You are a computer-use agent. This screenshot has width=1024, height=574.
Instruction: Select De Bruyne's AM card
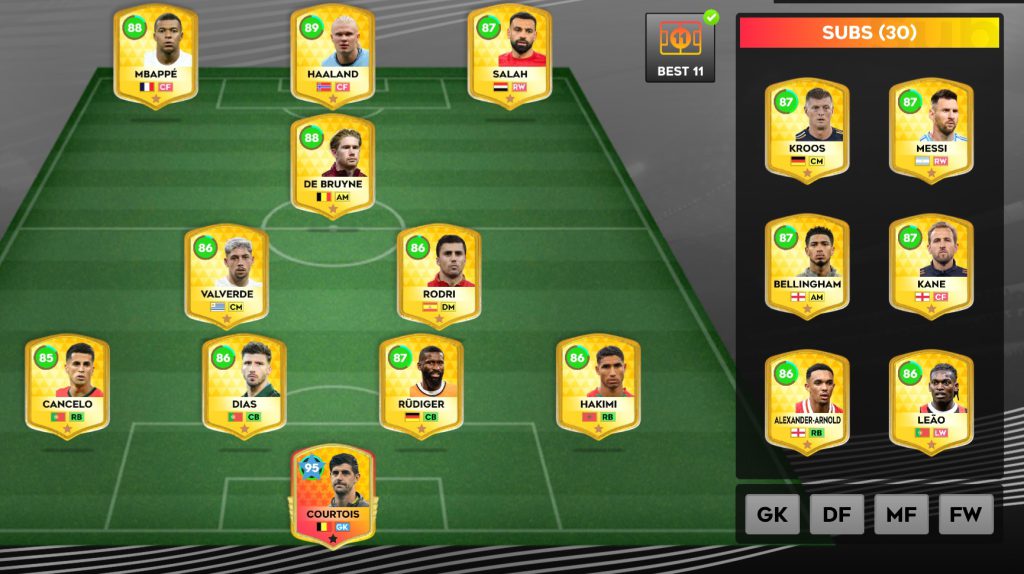pyautogui.click(x=333, y=165)
